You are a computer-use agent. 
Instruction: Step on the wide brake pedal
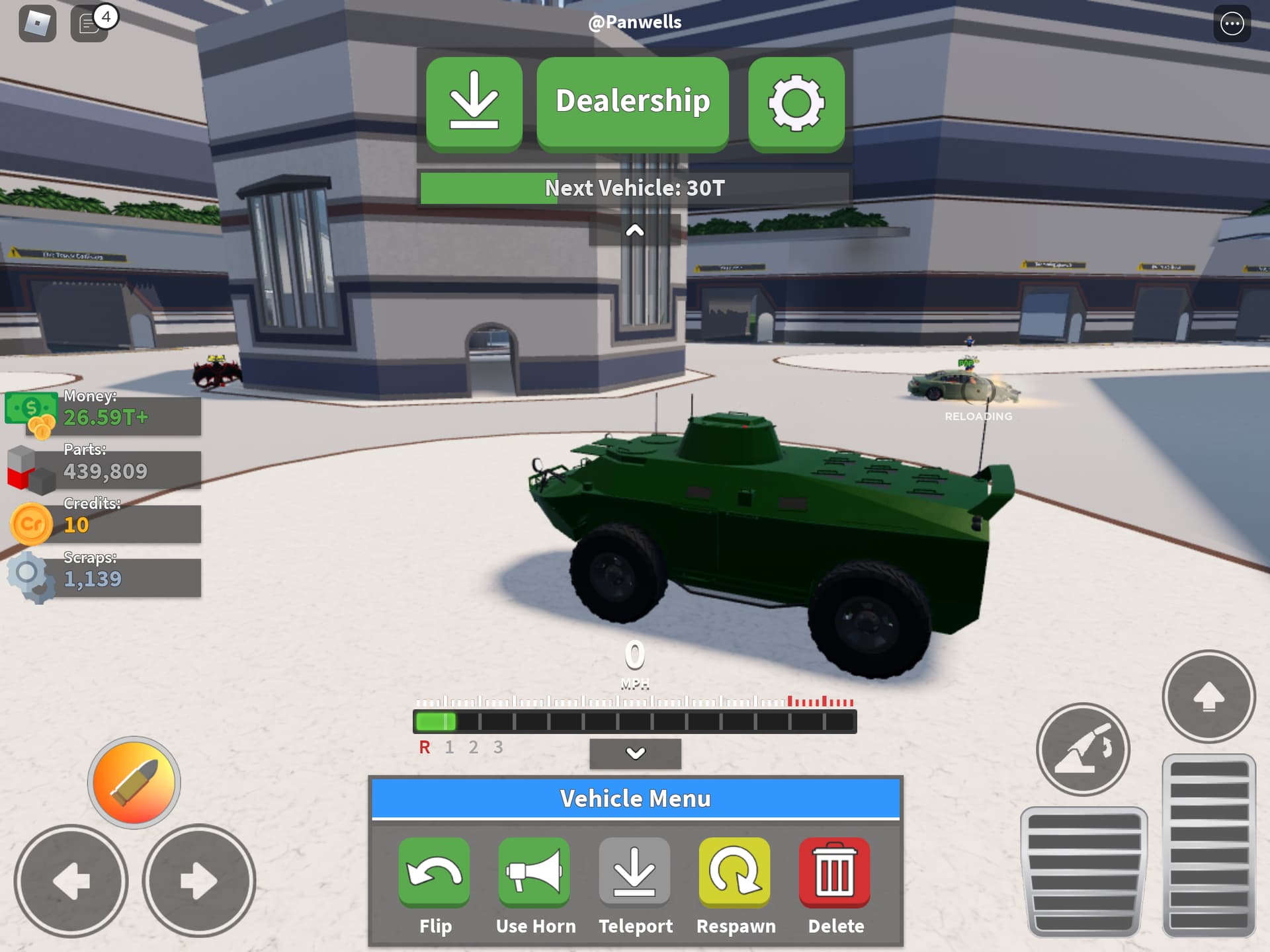click(x=1083, y=871)
